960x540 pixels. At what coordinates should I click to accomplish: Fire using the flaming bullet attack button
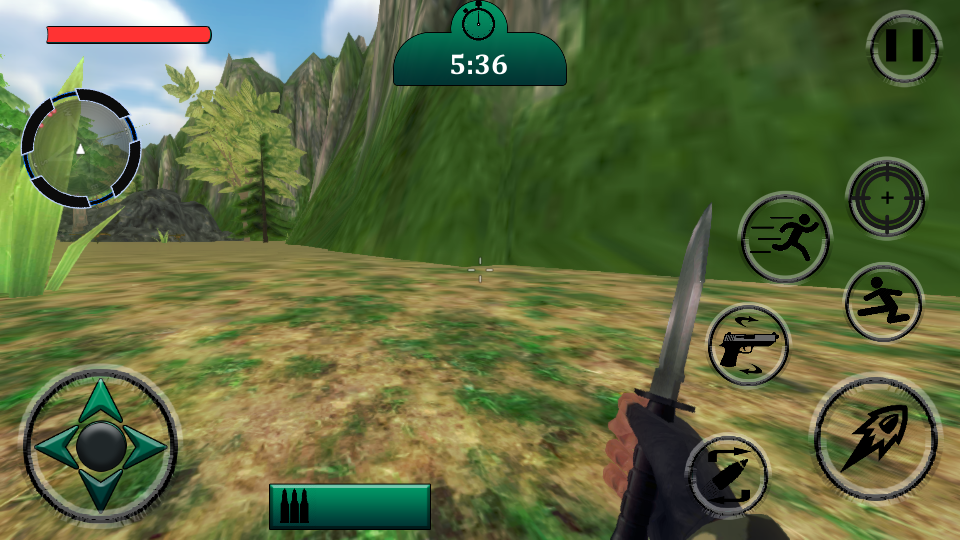click(875, 437)
